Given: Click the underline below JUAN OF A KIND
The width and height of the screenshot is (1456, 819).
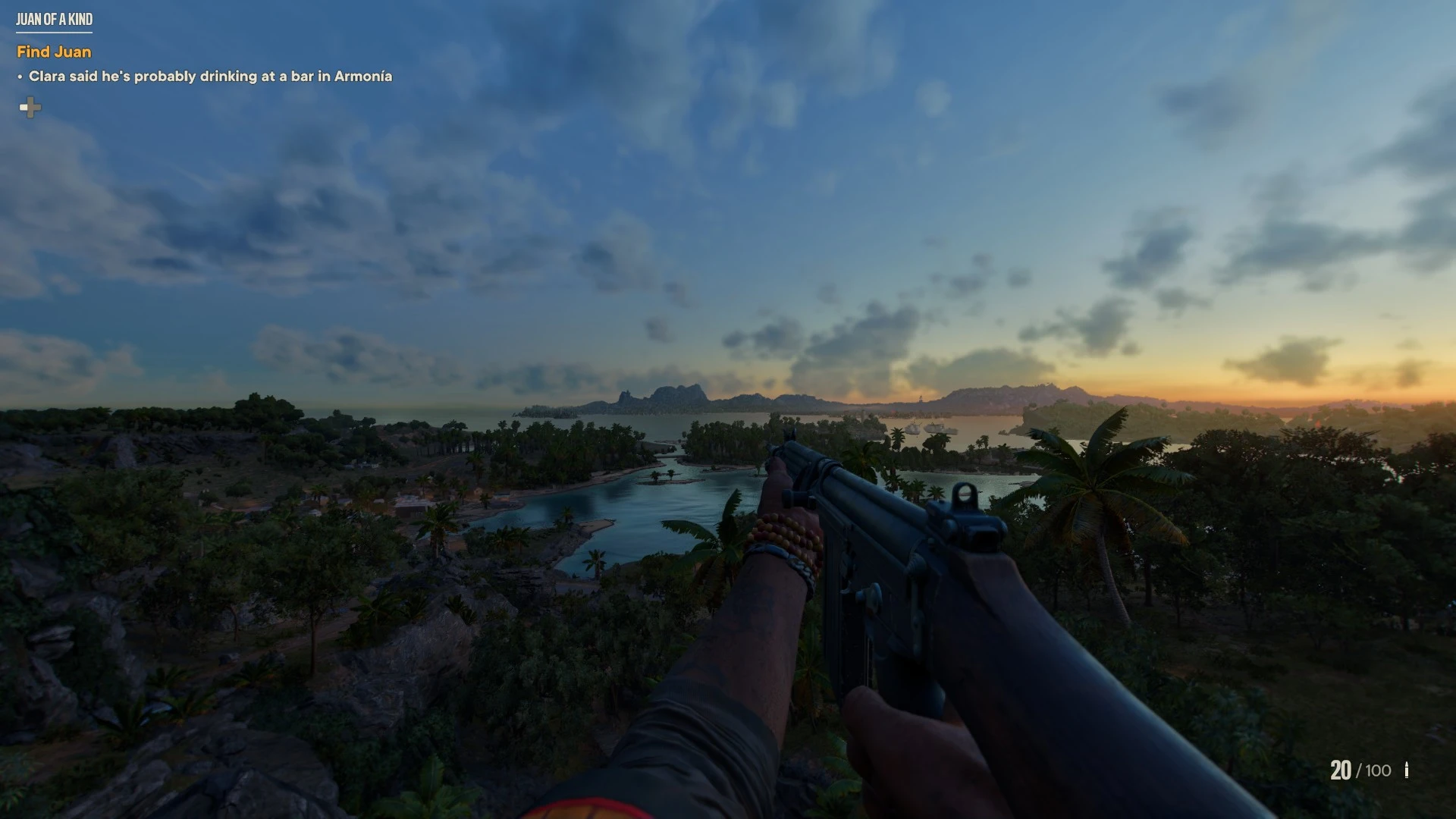Looking at the screenshot, I should tap(53, 32).
